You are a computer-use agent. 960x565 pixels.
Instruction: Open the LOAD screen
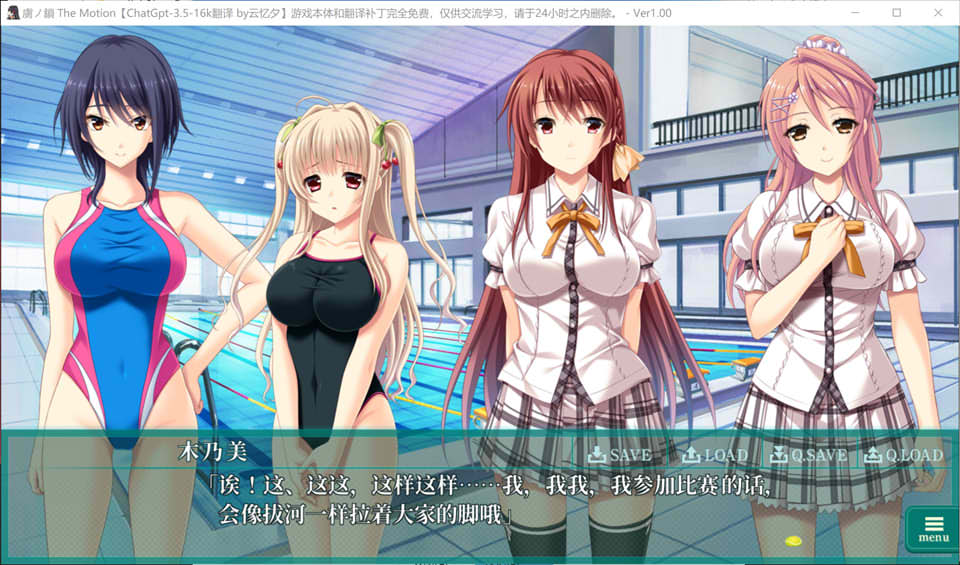pyautogui.click(x=714, y=455)
